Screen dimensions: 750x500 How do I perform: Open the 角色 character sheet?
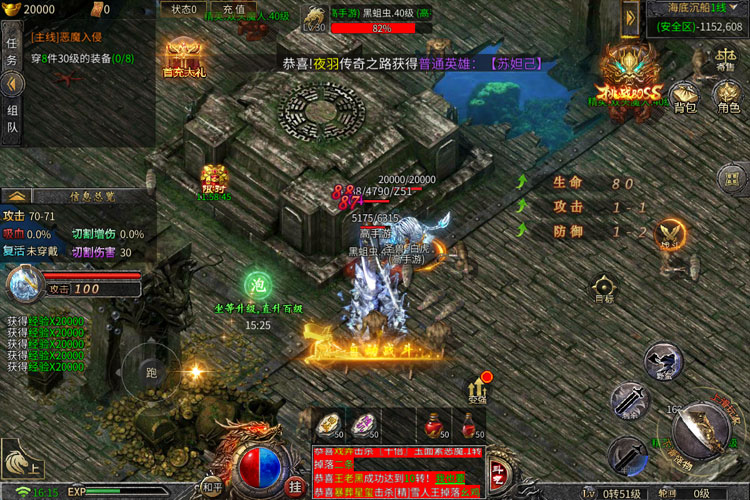727,95
